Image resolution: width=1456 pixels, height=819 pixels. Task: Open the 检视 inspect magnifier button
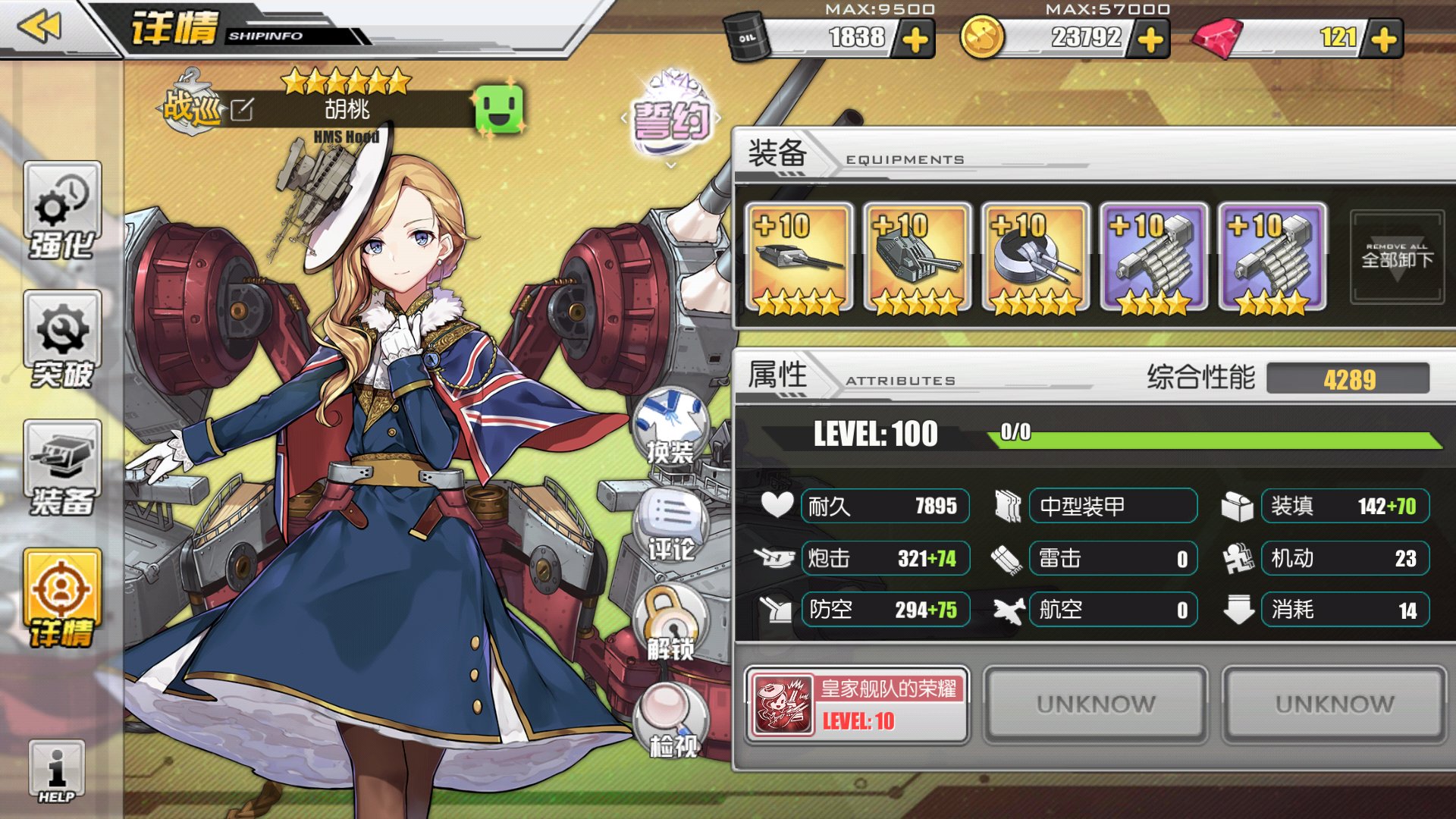click(670, 720)
